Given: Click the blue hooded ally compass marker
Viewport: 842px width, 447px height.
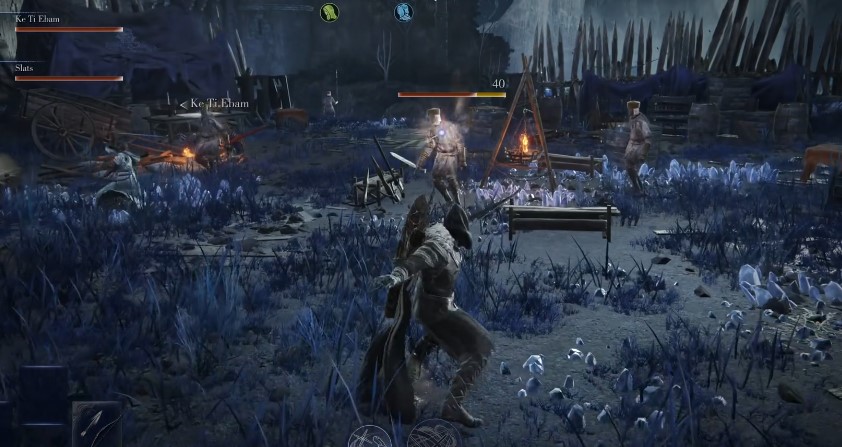Looking at the screenshot, I should (403, 12).
